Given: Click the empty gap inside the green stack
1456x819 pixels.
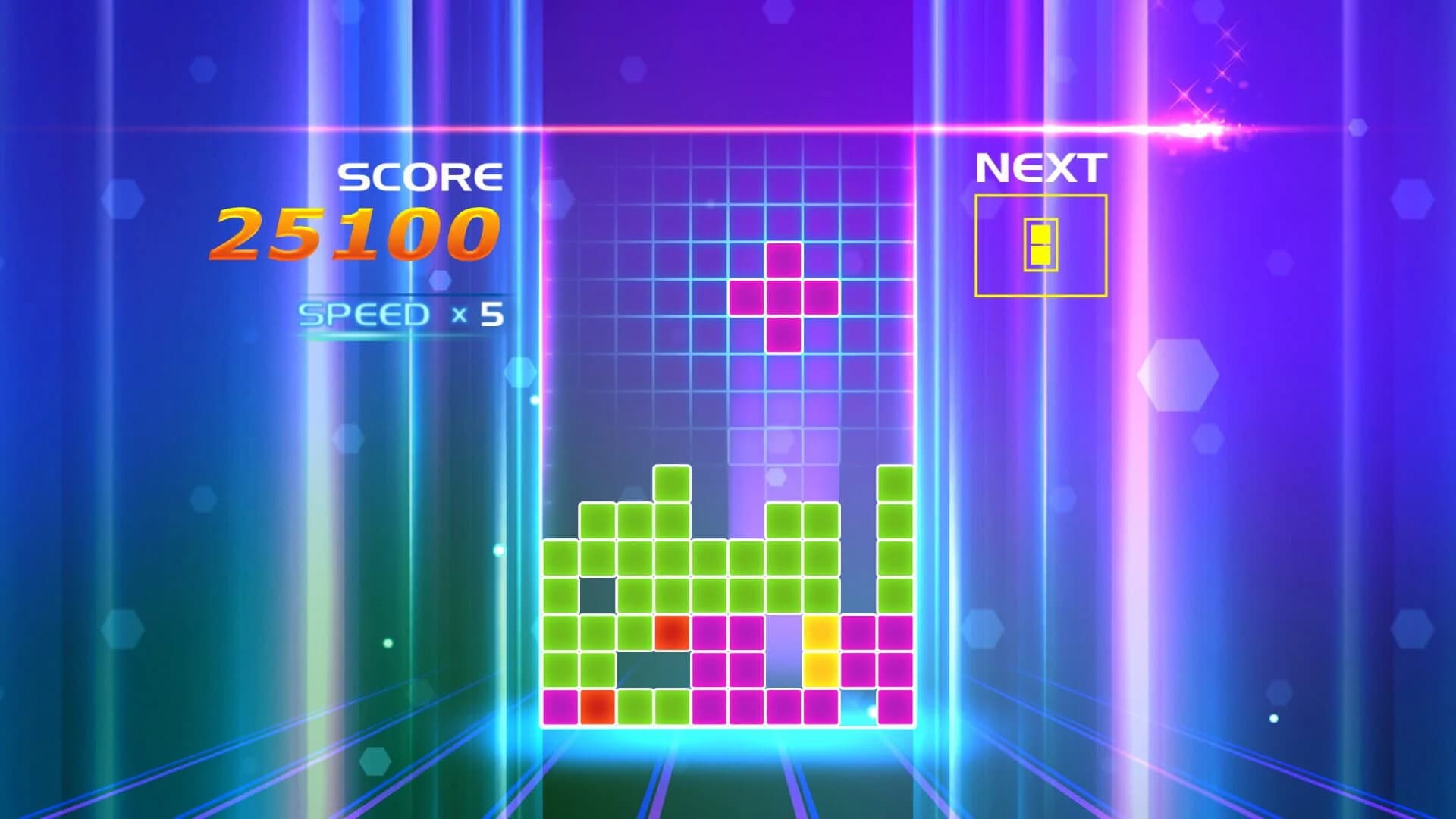Looking at the screenshot, I should [x=596, y=594].
